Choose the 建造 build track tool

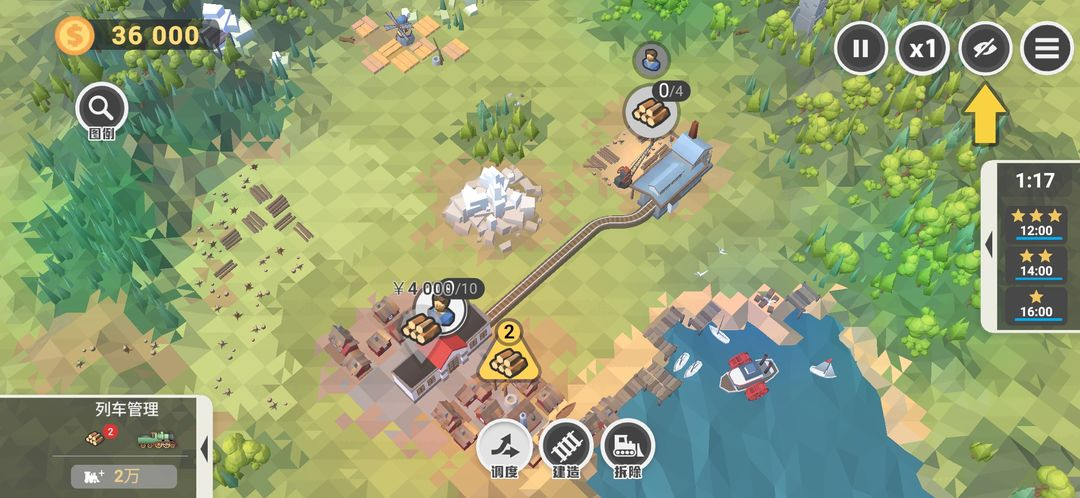click(x=566, y=446)
